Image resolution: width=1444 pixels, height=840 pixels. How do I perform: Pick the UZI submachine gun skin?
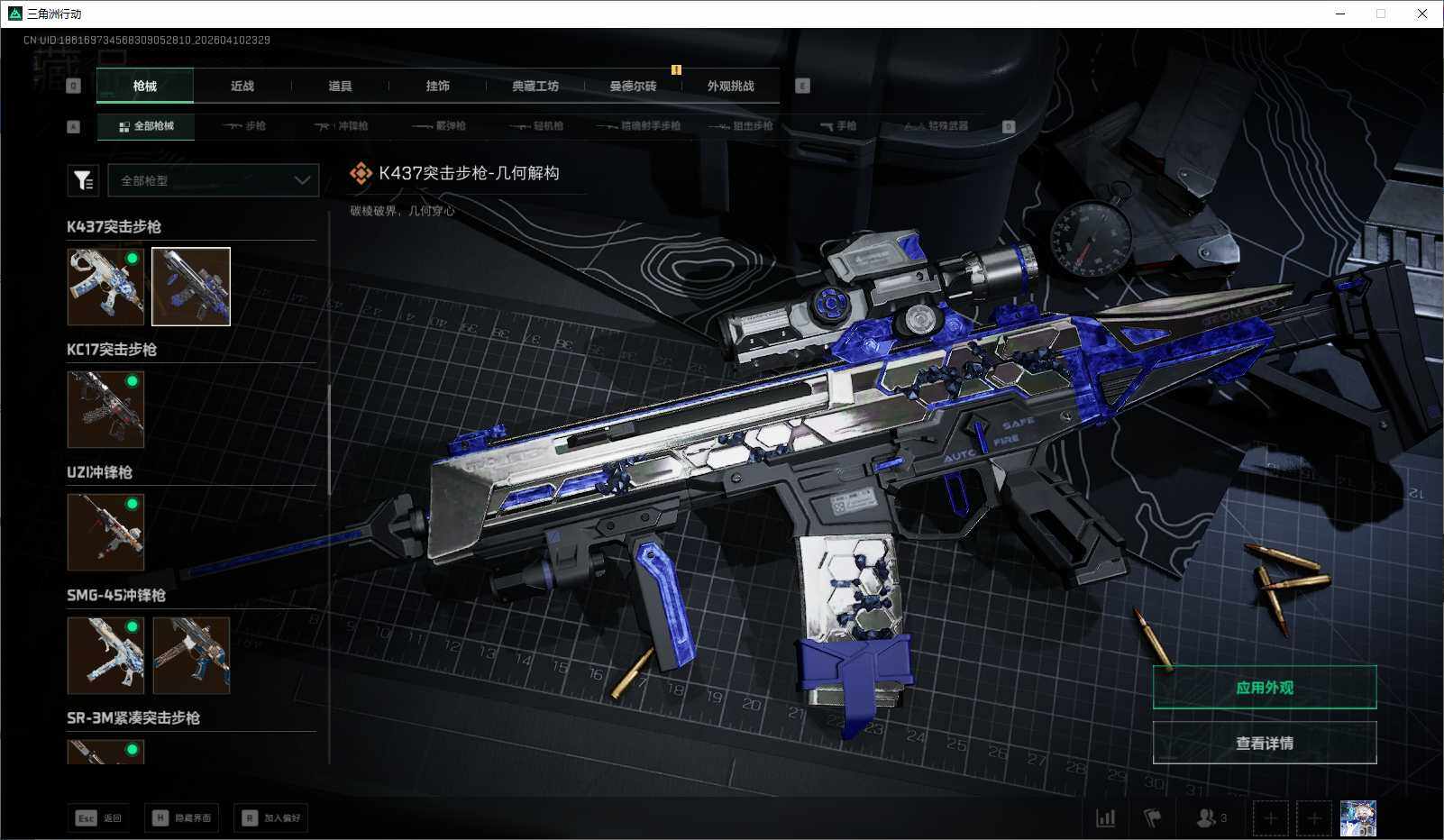[x=105, y=532]
